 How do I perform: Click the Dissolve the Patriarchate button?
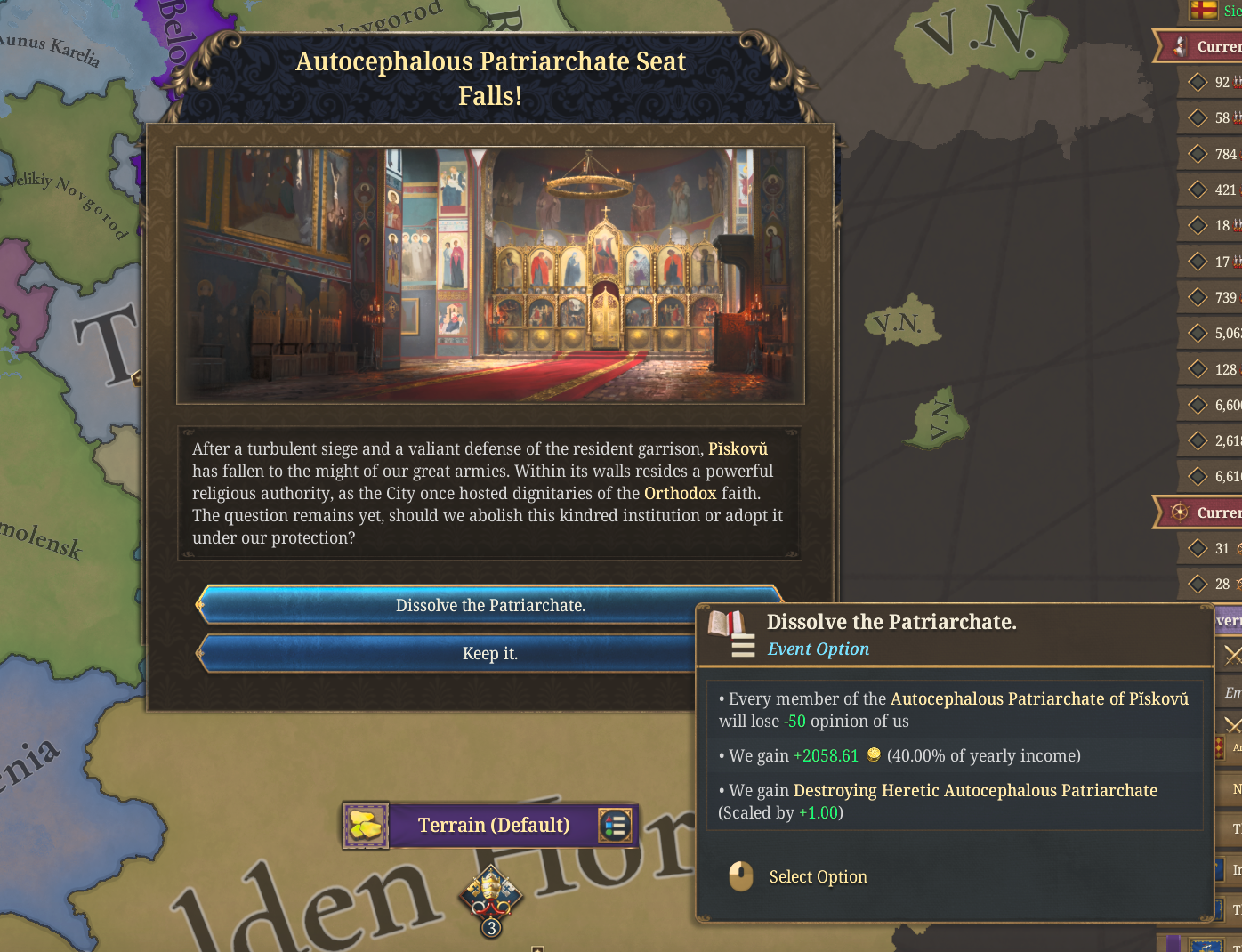(x=490, y=604)
